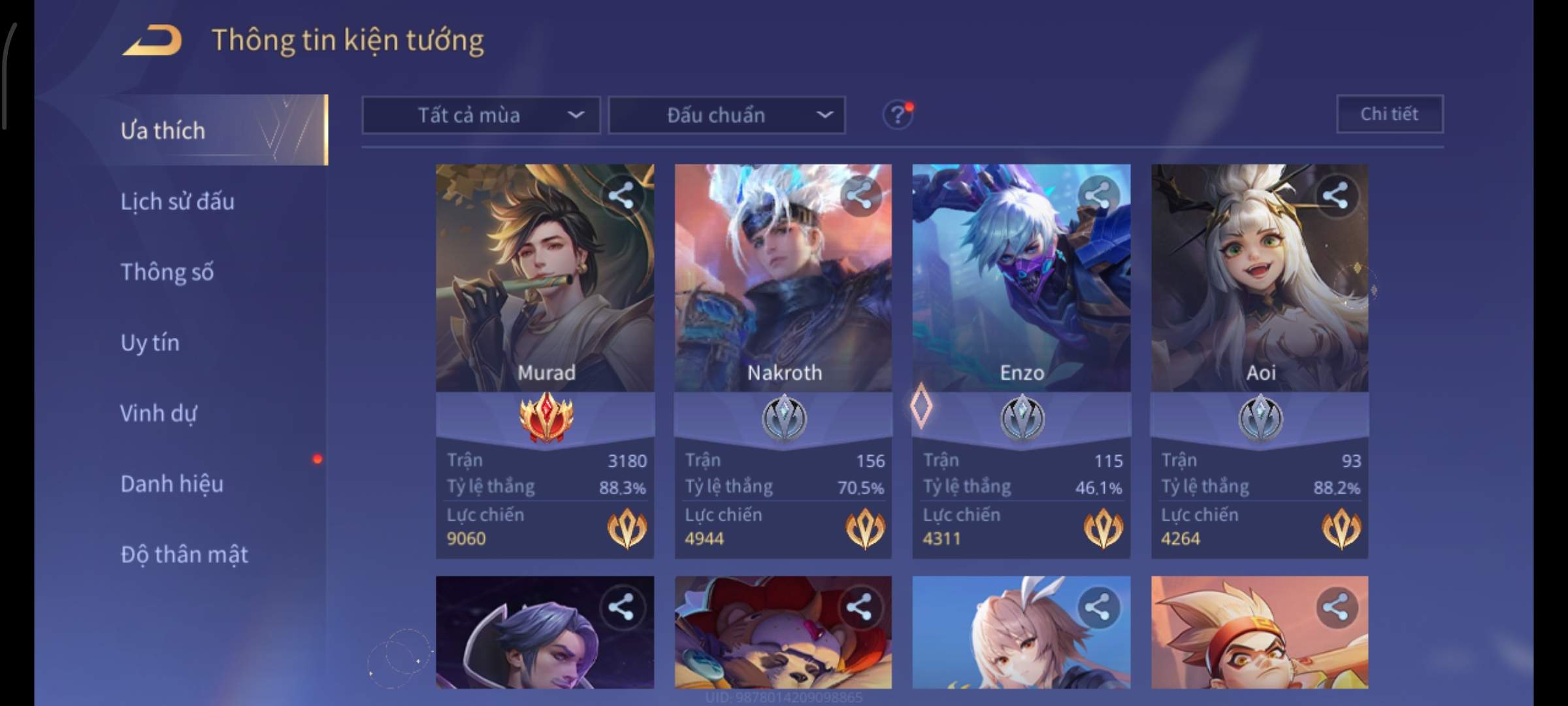Open the Độ thân mật tab

pos(184,554)
